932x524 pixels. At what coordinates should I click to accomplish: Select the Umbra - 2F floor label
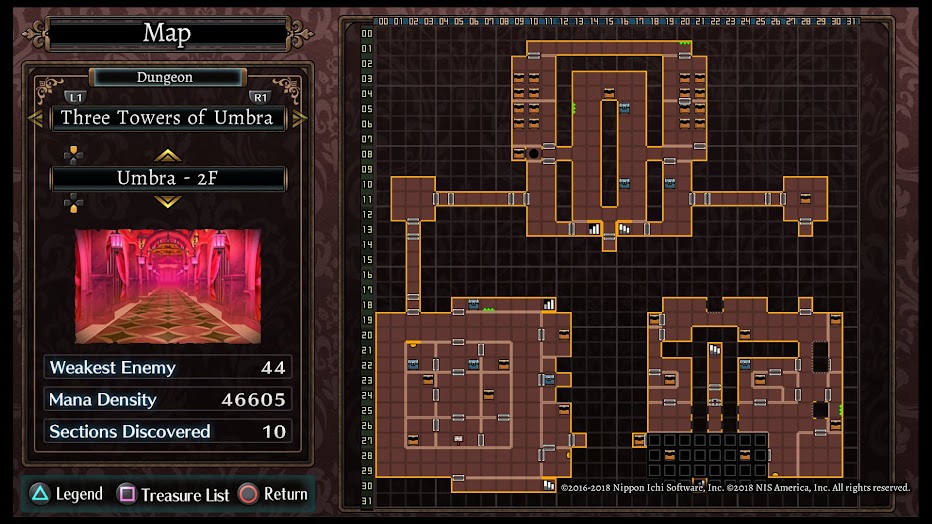click(168, 179)
